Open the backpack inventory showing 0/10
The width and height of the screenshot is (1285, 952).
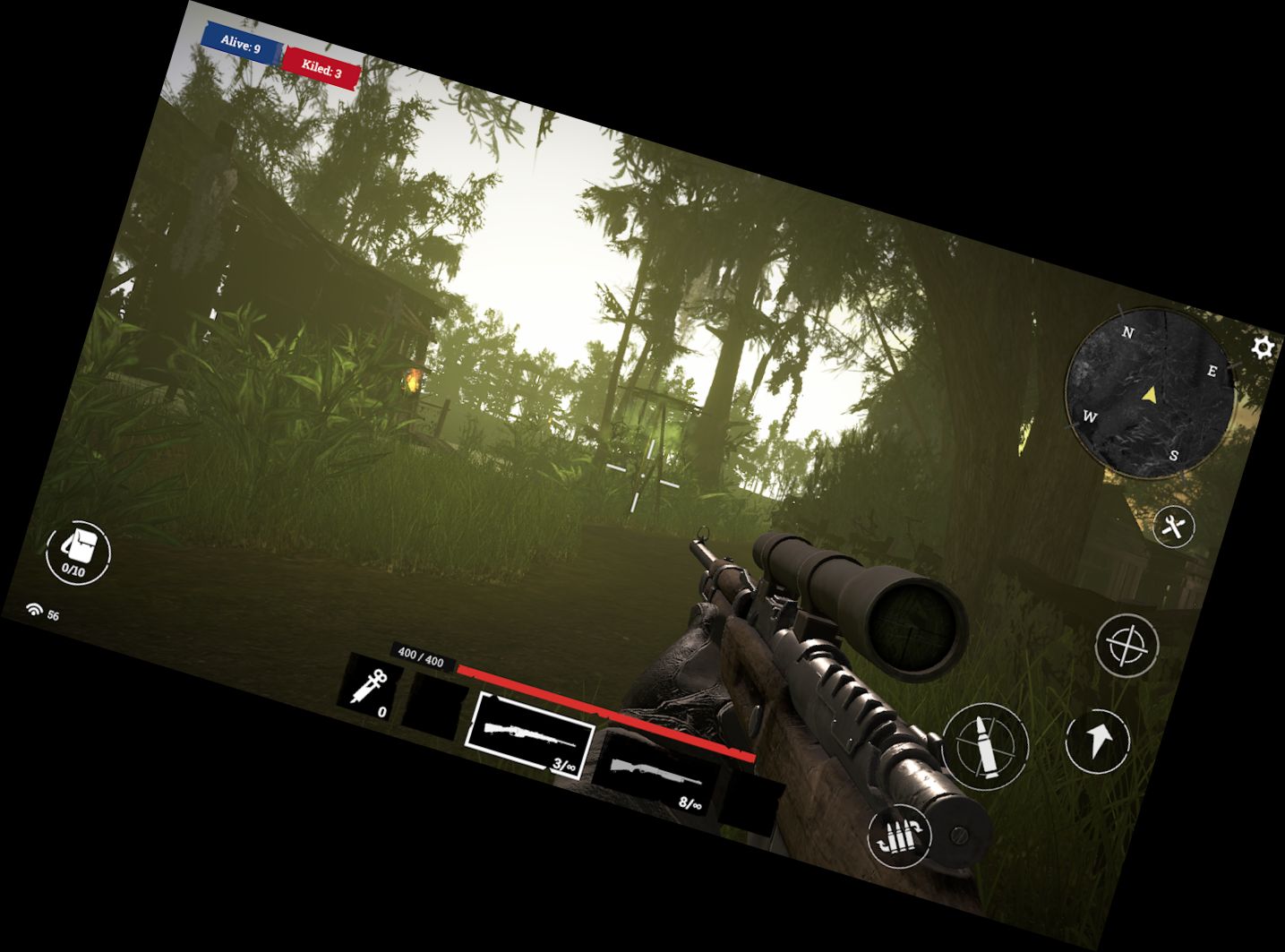pos(77,553)
